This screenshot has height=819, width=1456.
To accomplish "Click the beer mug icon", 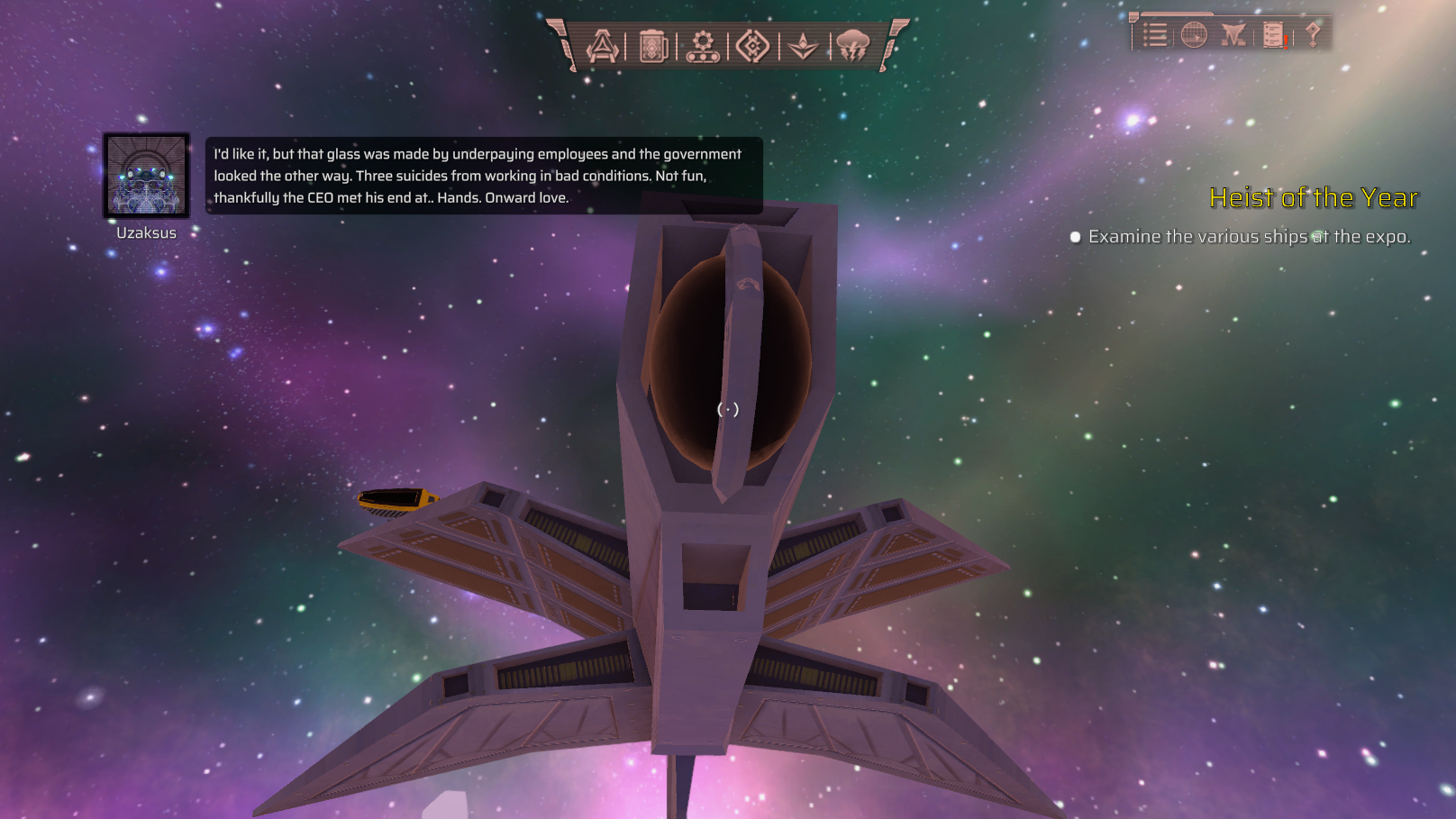I will click(x=653, y=46).
